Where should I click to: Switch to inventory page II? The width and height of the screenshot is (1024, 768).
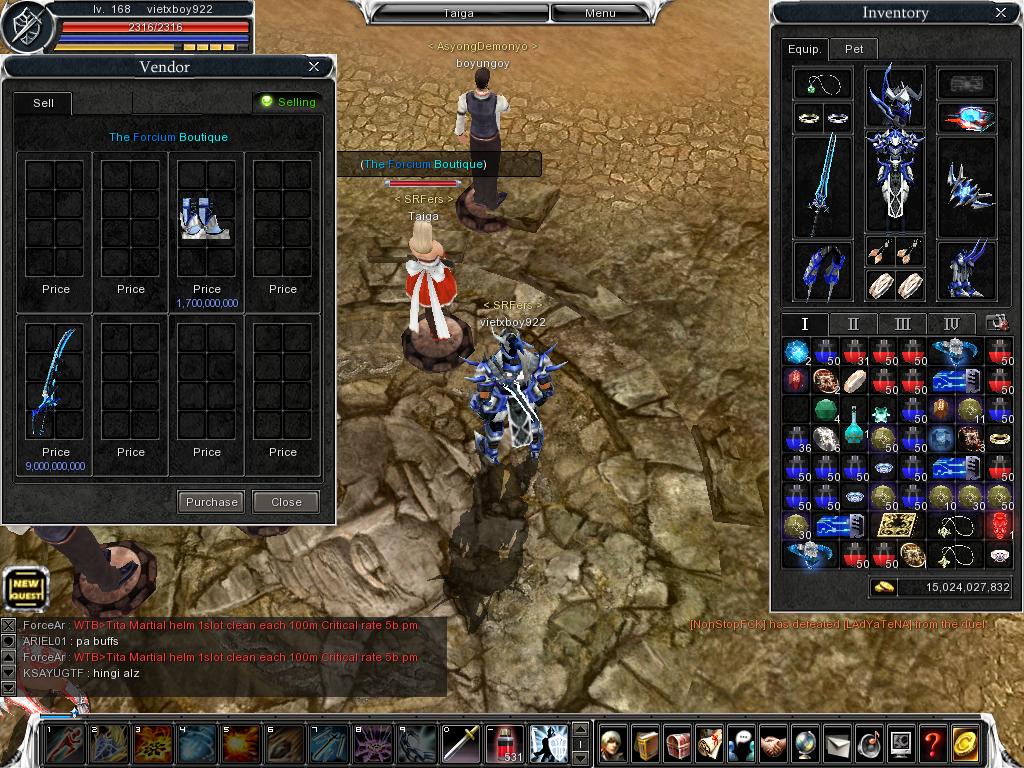[x=853, y=324]
